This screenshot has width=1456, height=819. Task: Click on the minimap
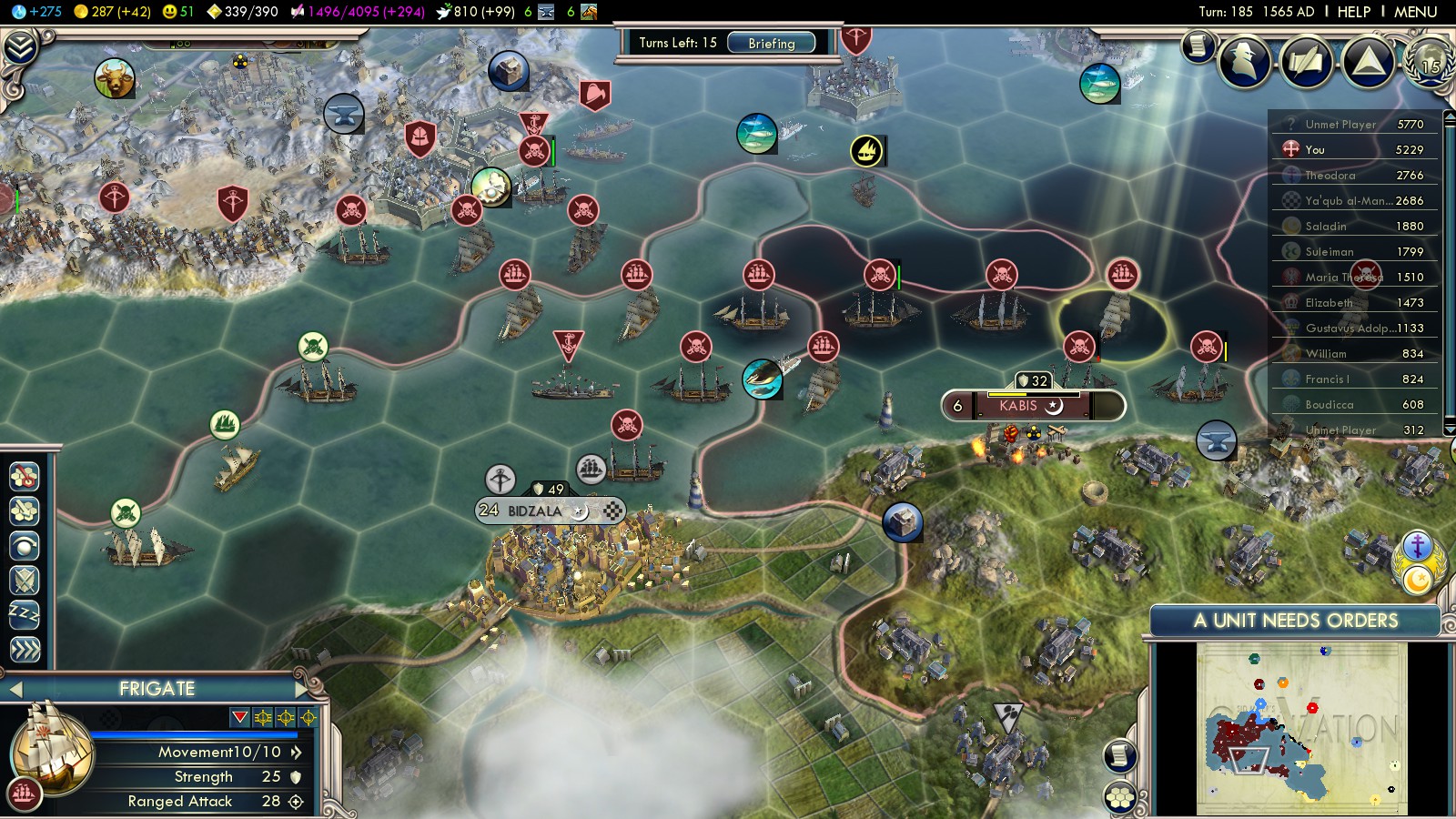(1301, 728)
